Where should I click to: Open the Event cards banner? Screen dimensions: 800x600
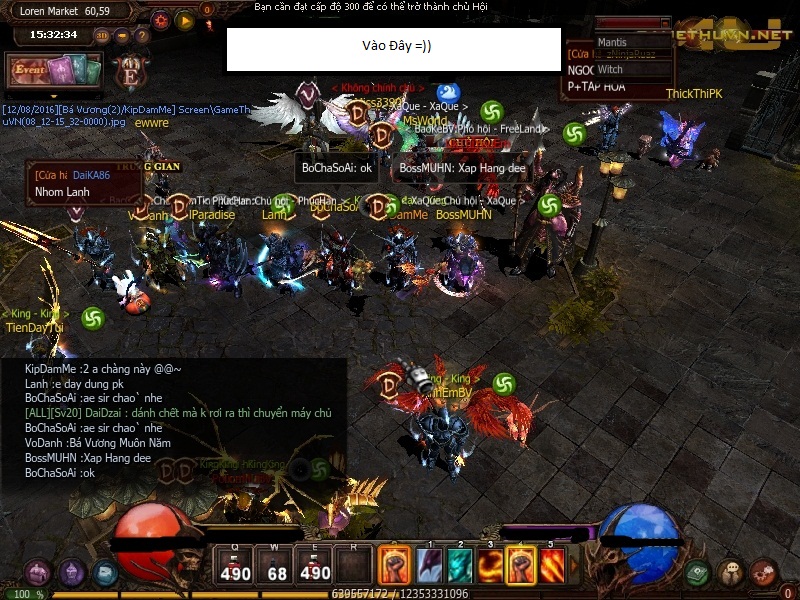tap(56, 70)
